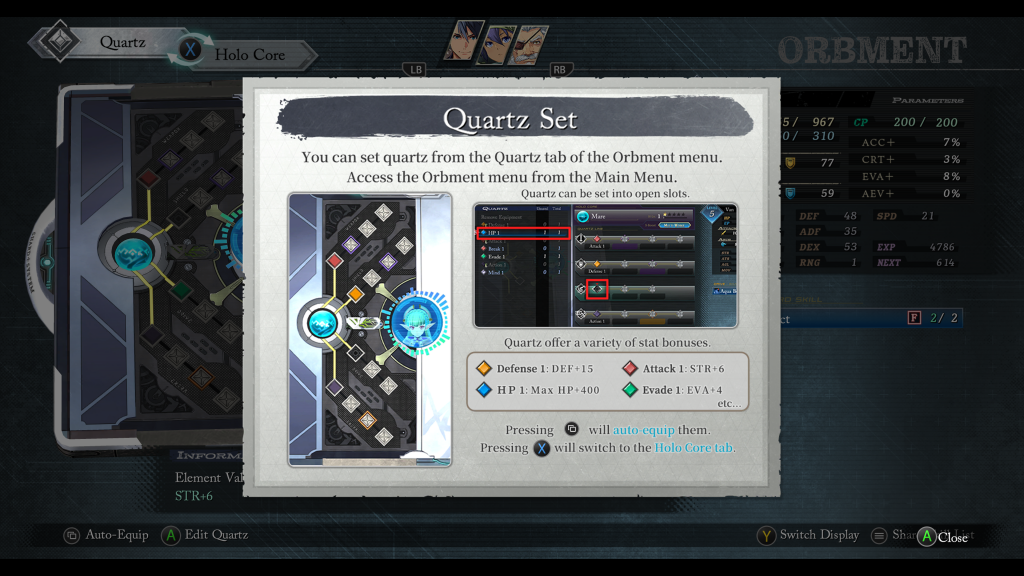The image size is (1024, 576).
Task: Choose Edit Quartz option
Action: (x=205, y=535)
